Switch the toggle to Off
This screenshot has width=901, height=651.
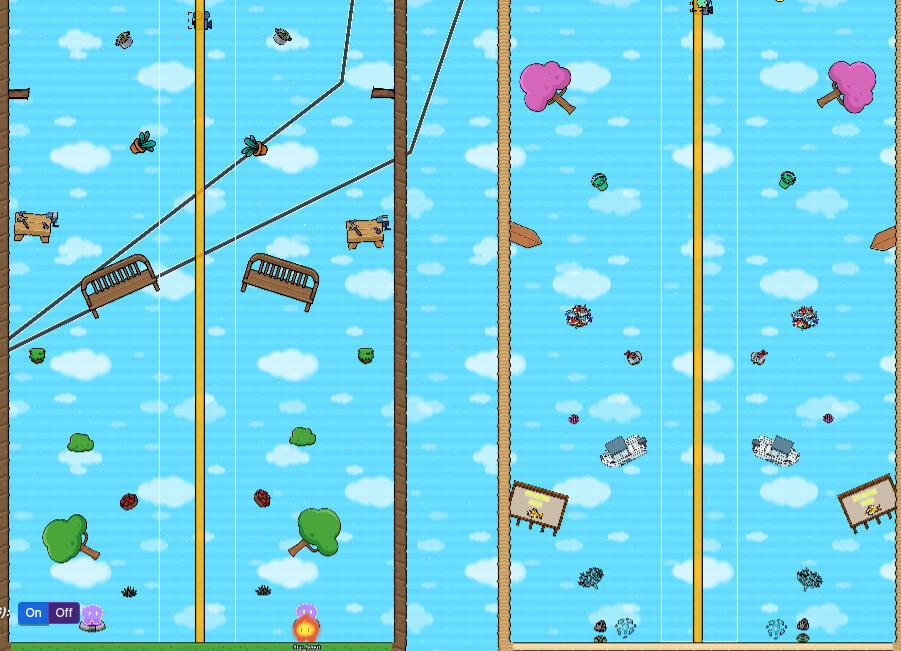(x=64, y=613)
